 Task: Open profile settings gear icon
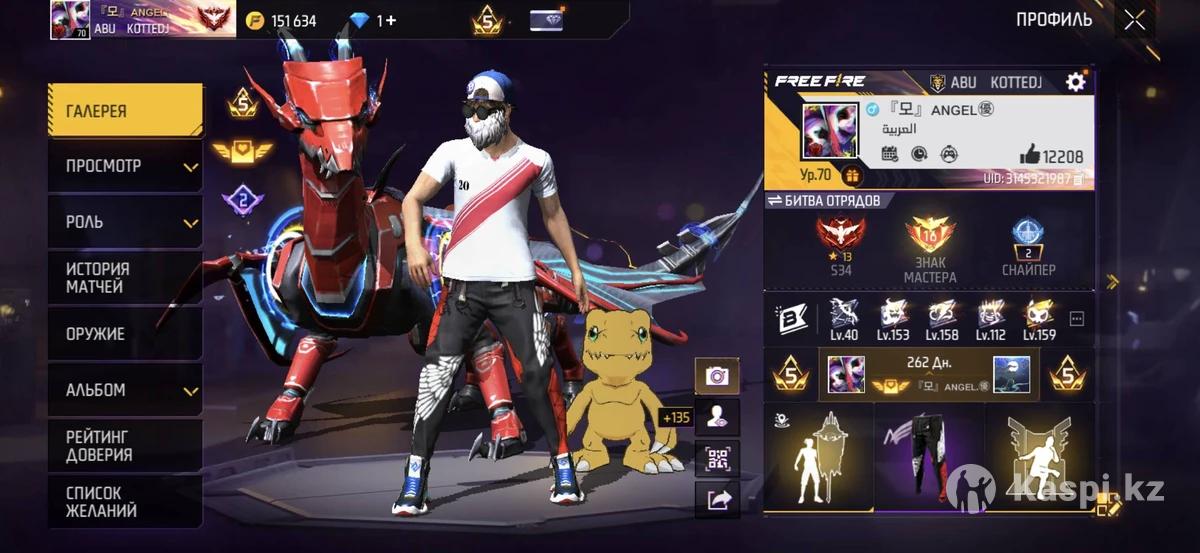pos(1076,82)
